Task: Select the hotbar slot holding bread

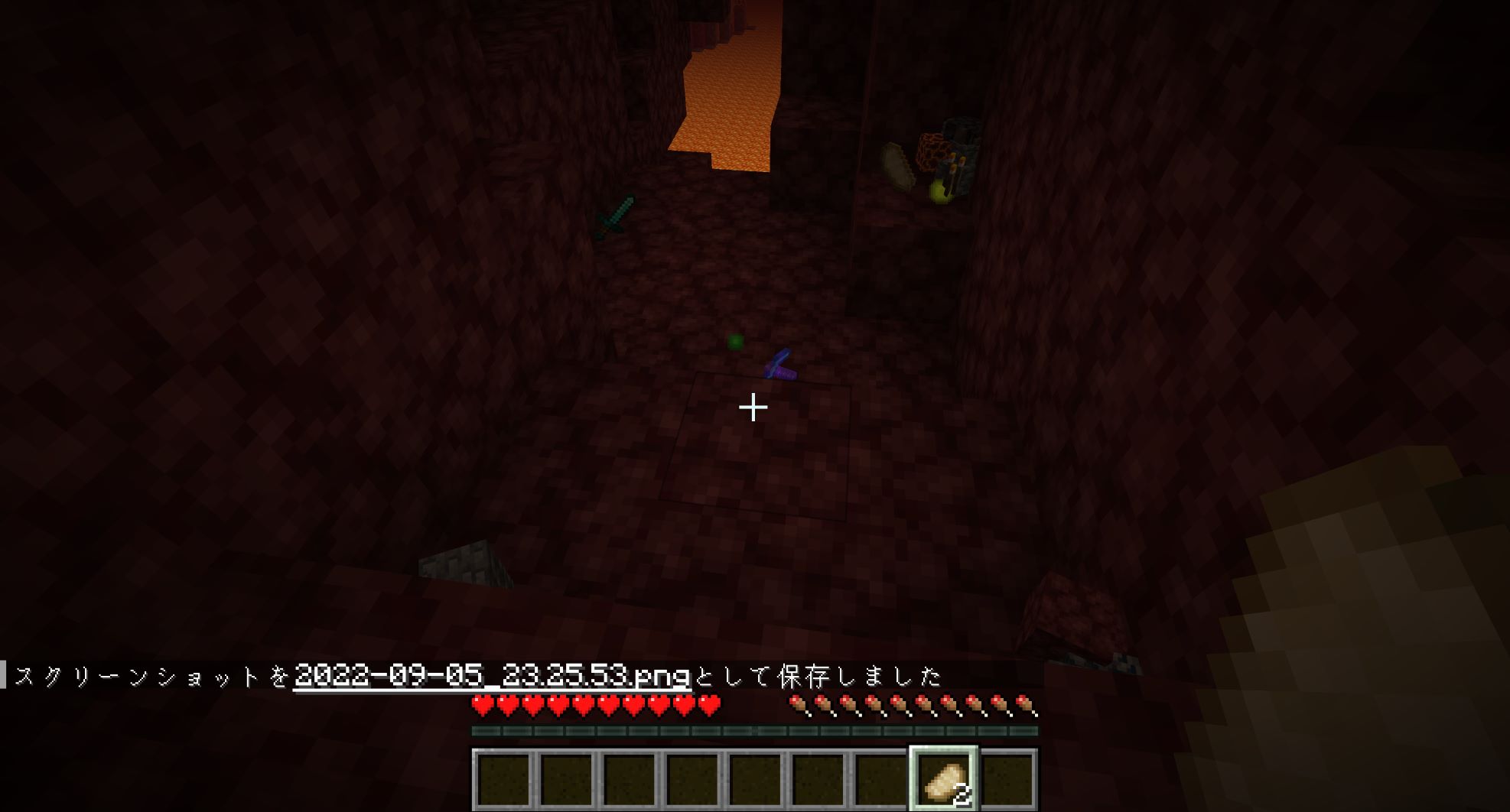Action: tap(943, 779)
